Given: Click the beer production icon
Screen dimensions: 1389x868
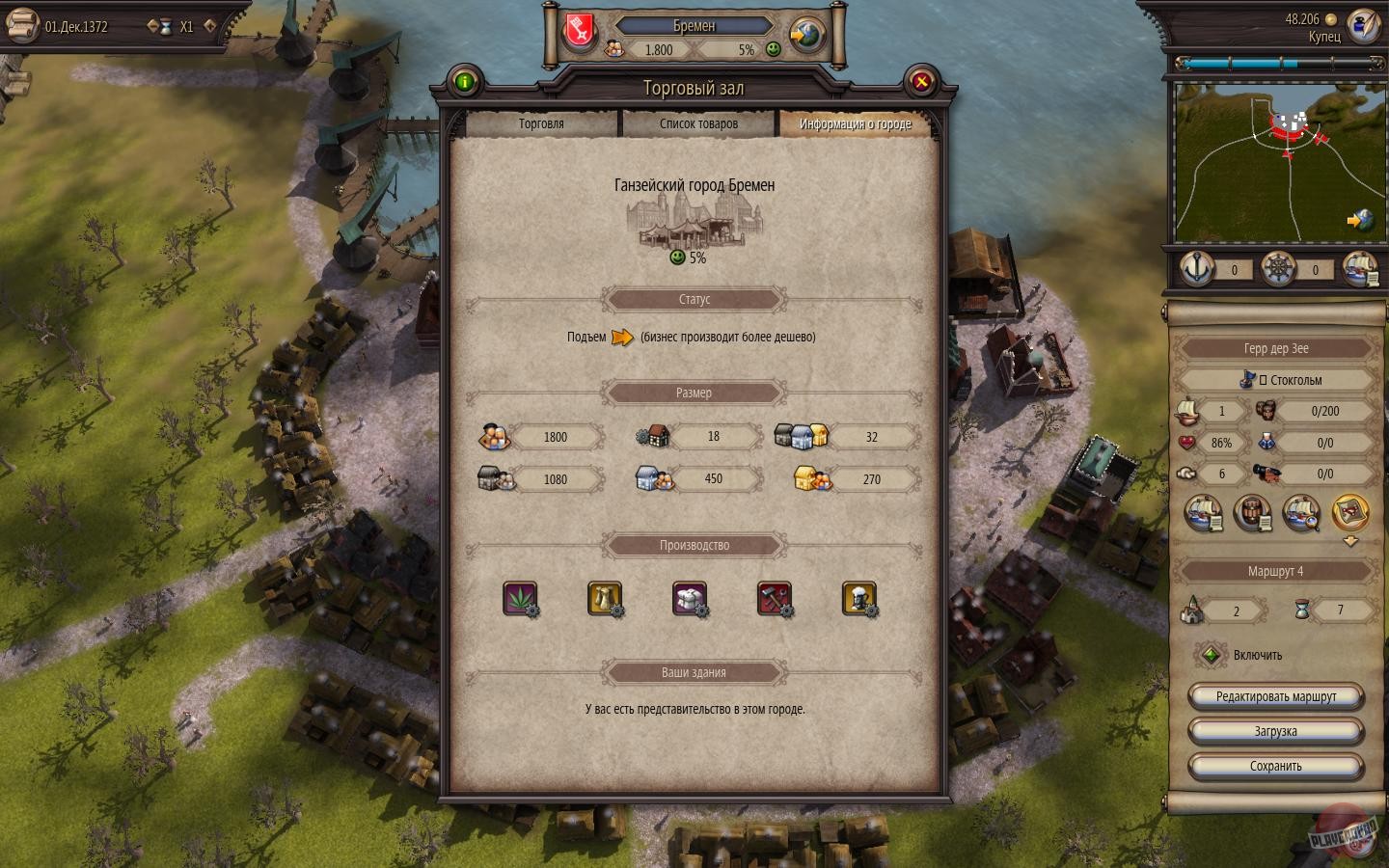Looking at the screenshot, I should (x=860, y=599).
